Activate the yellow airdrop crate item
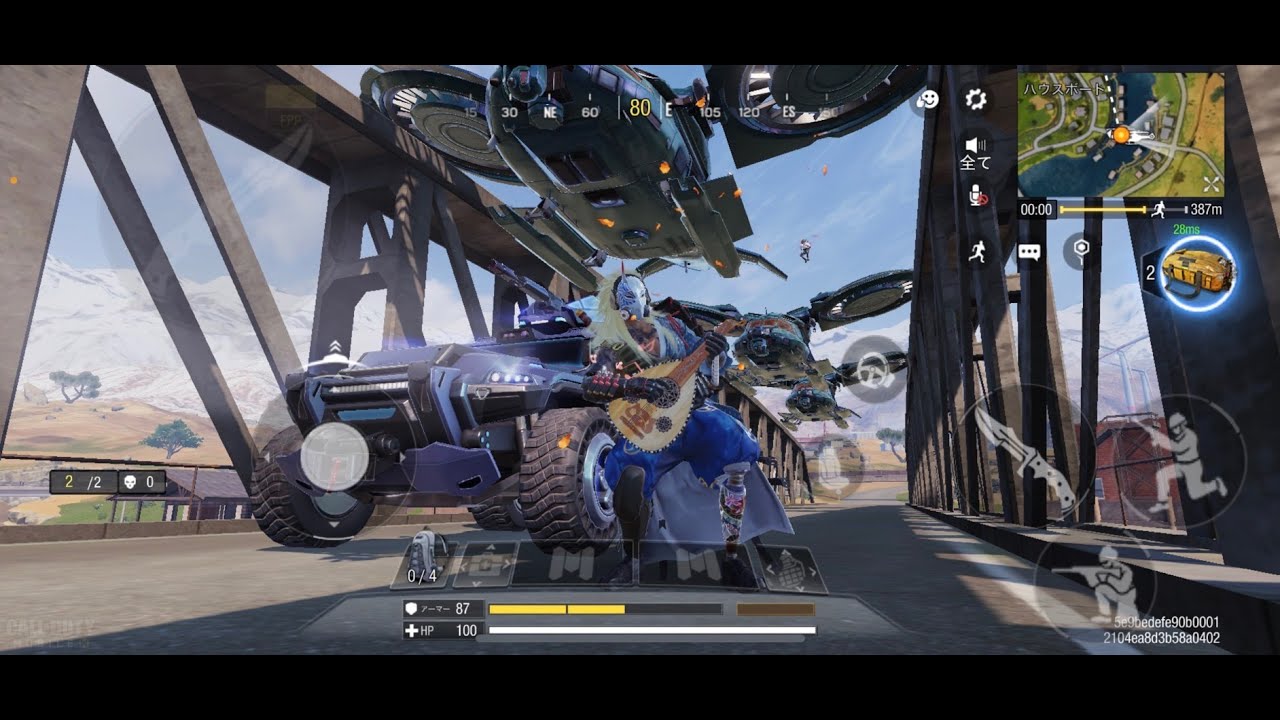 coord(1199,272)
